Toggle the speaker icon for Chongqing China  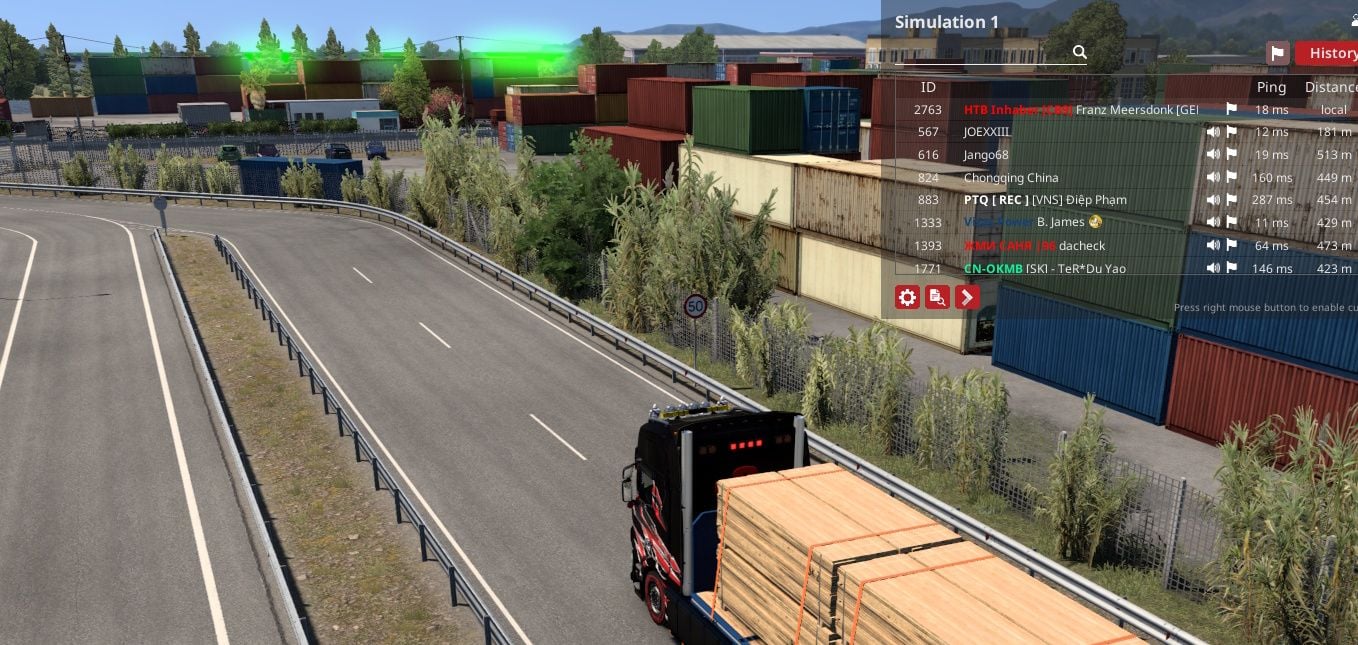(1213, 178)
